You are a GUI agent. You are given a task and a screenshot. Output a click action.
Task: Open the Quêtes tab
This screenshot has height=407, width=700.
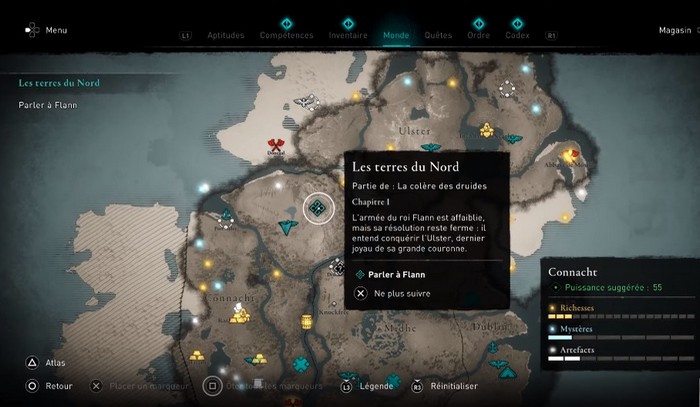point(438,35)
